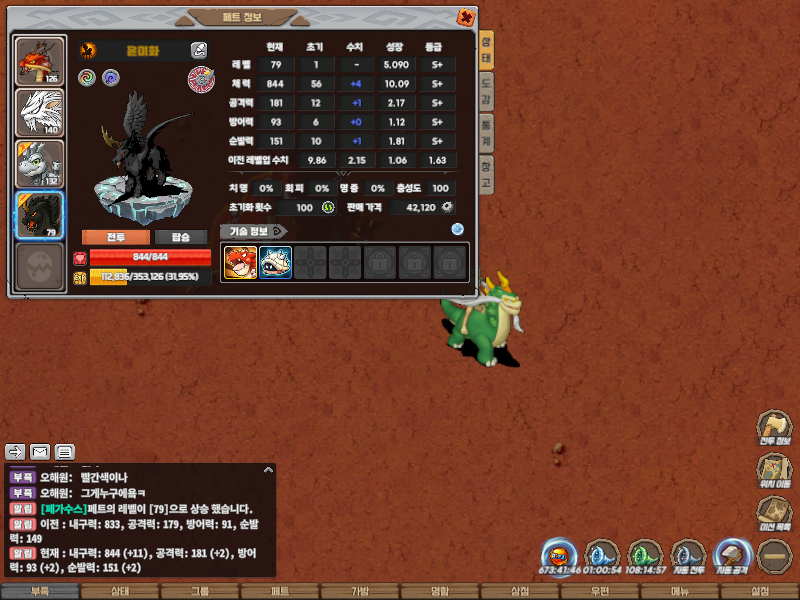800x600 pixels.
Task: Select the gray dragon pet, level 132
Action: pos(40,163)
